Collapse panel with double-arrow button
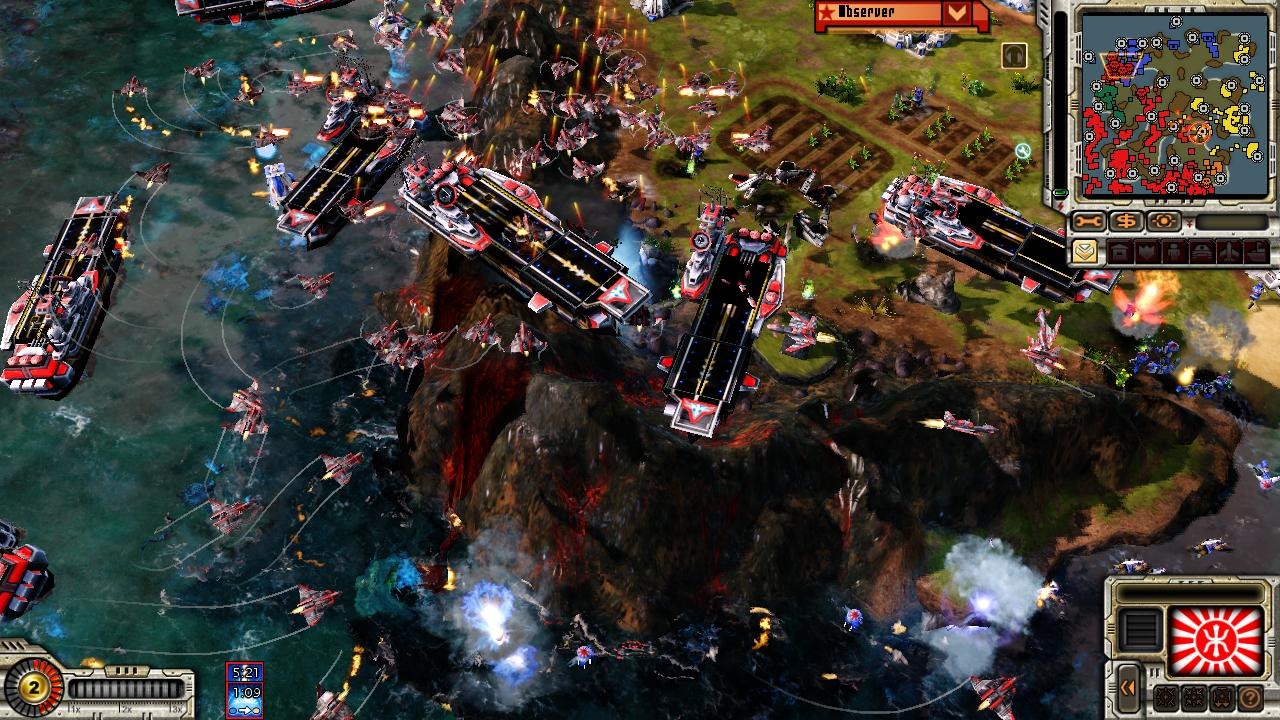The width and height of the screenshot is (1280, 720). pyautogui.click(x=1128, y=687)
